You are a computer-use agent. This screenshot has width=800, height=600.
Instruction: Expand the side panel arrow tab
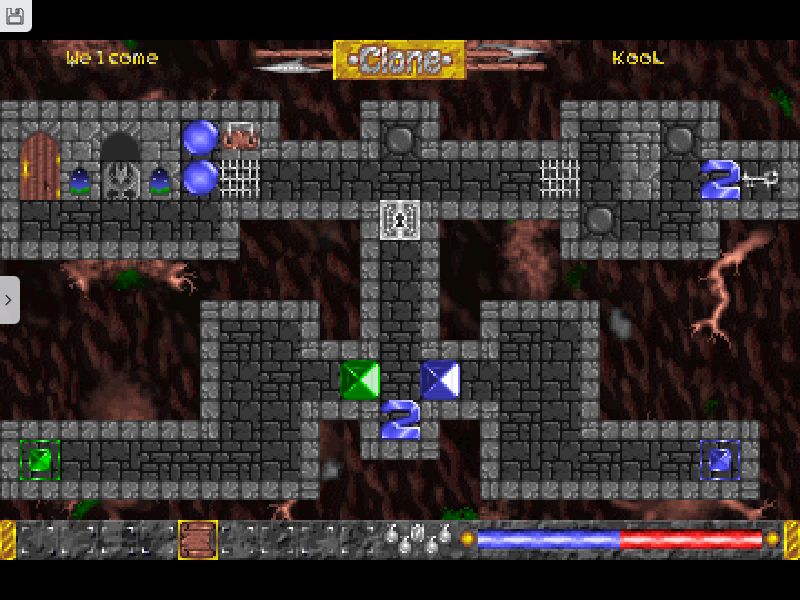click(x=9, y=299)
